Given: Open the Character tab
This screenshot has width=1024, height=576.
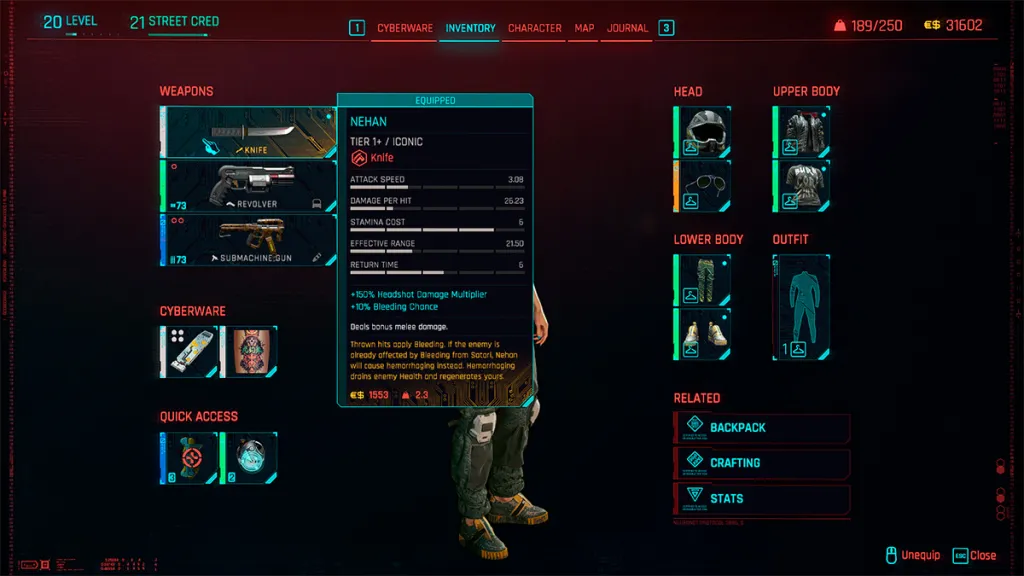Looking at the screenshot, I should coord(535,28).
